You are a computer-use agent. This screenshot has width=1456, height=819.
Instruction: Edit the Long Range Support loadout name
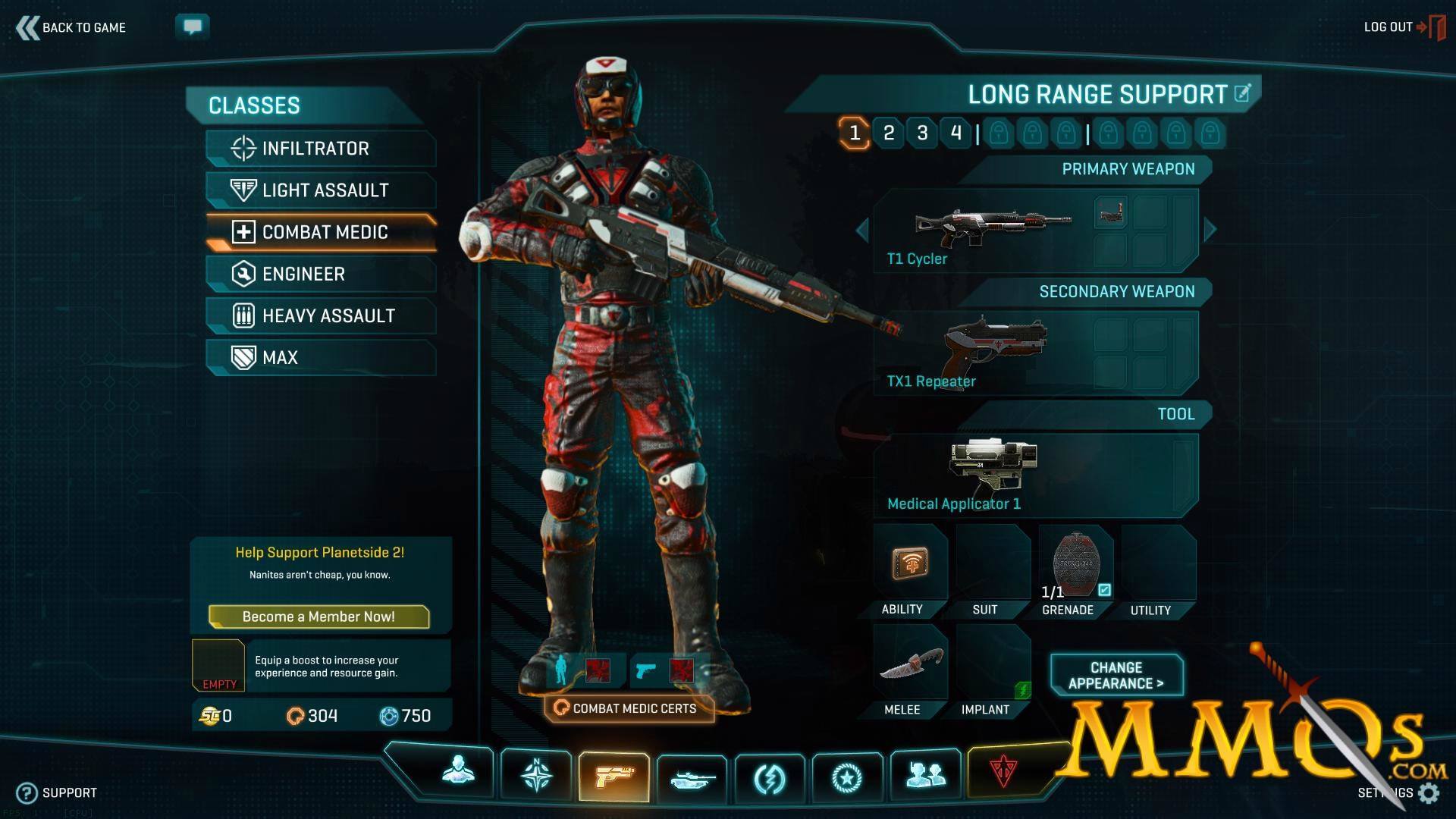[x=1242, y=93]
